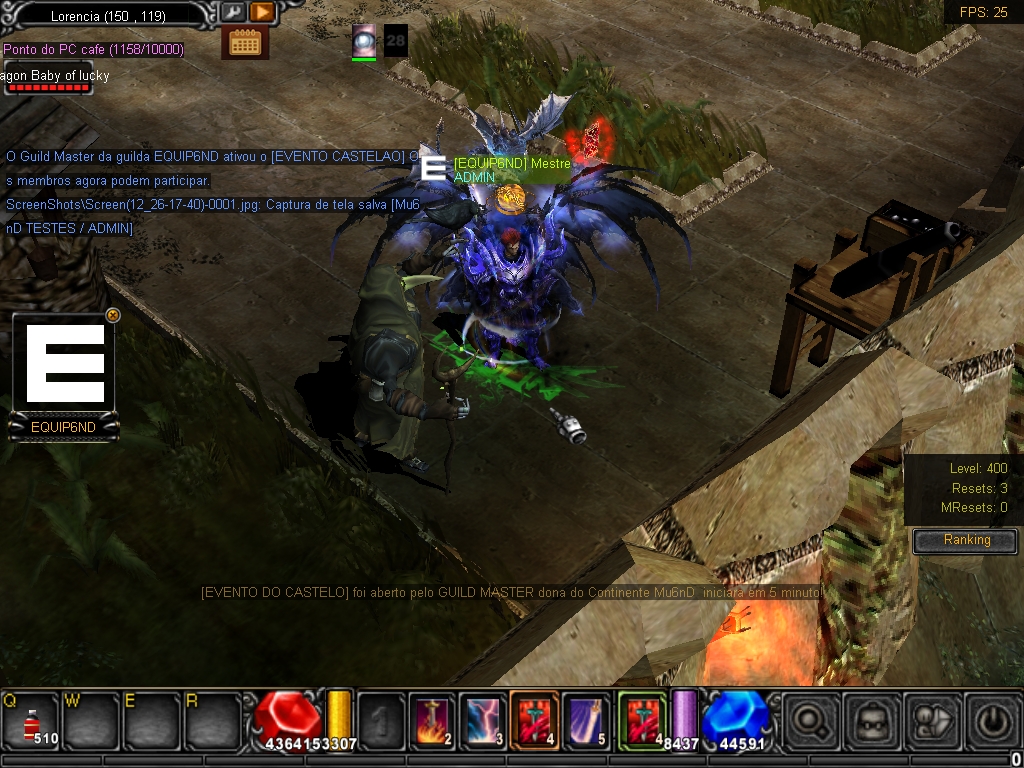
Task: Open the calendar event icon
Action: tap(245, 42)
